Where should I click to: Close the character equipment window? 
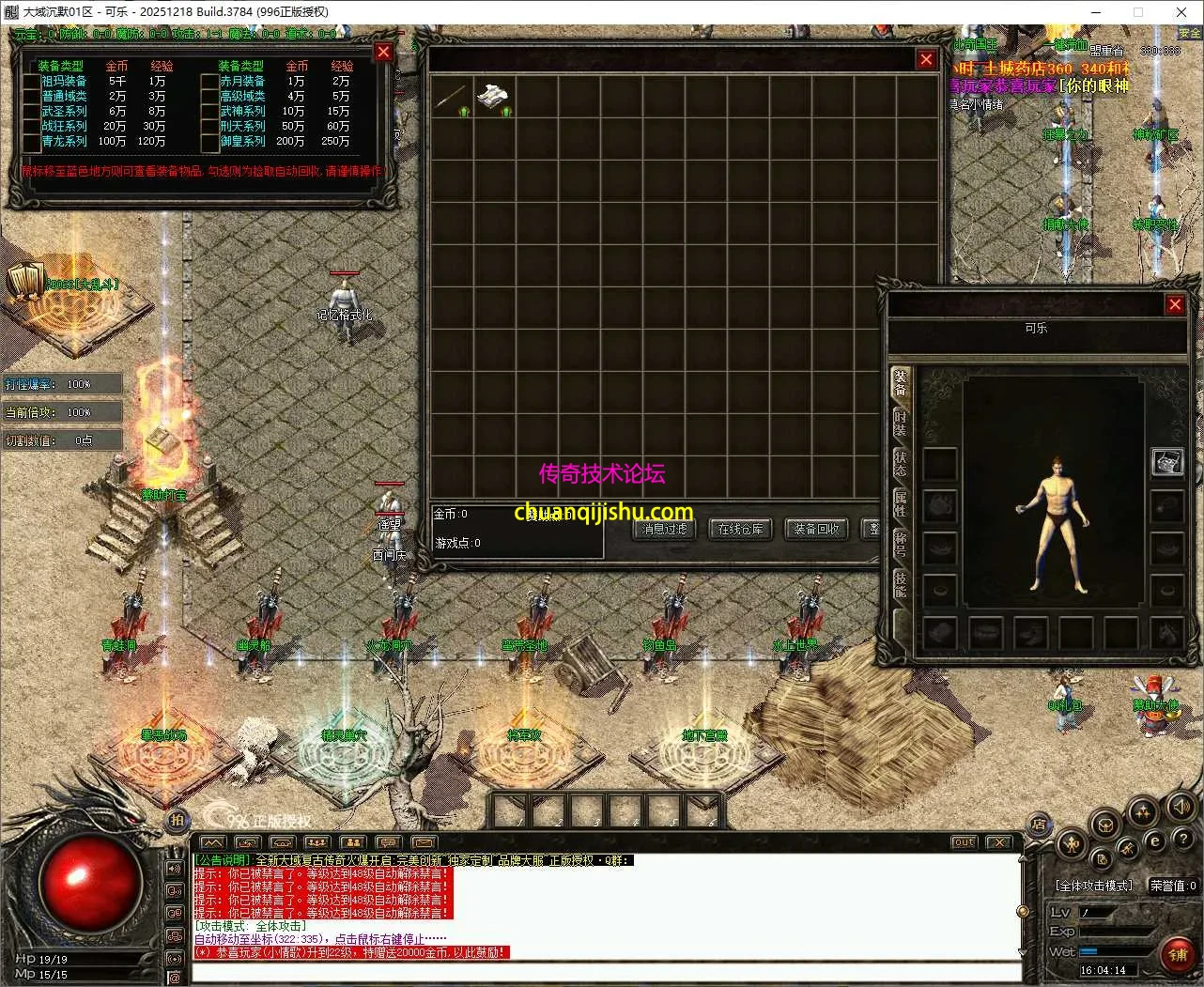tap(1175, 304)
